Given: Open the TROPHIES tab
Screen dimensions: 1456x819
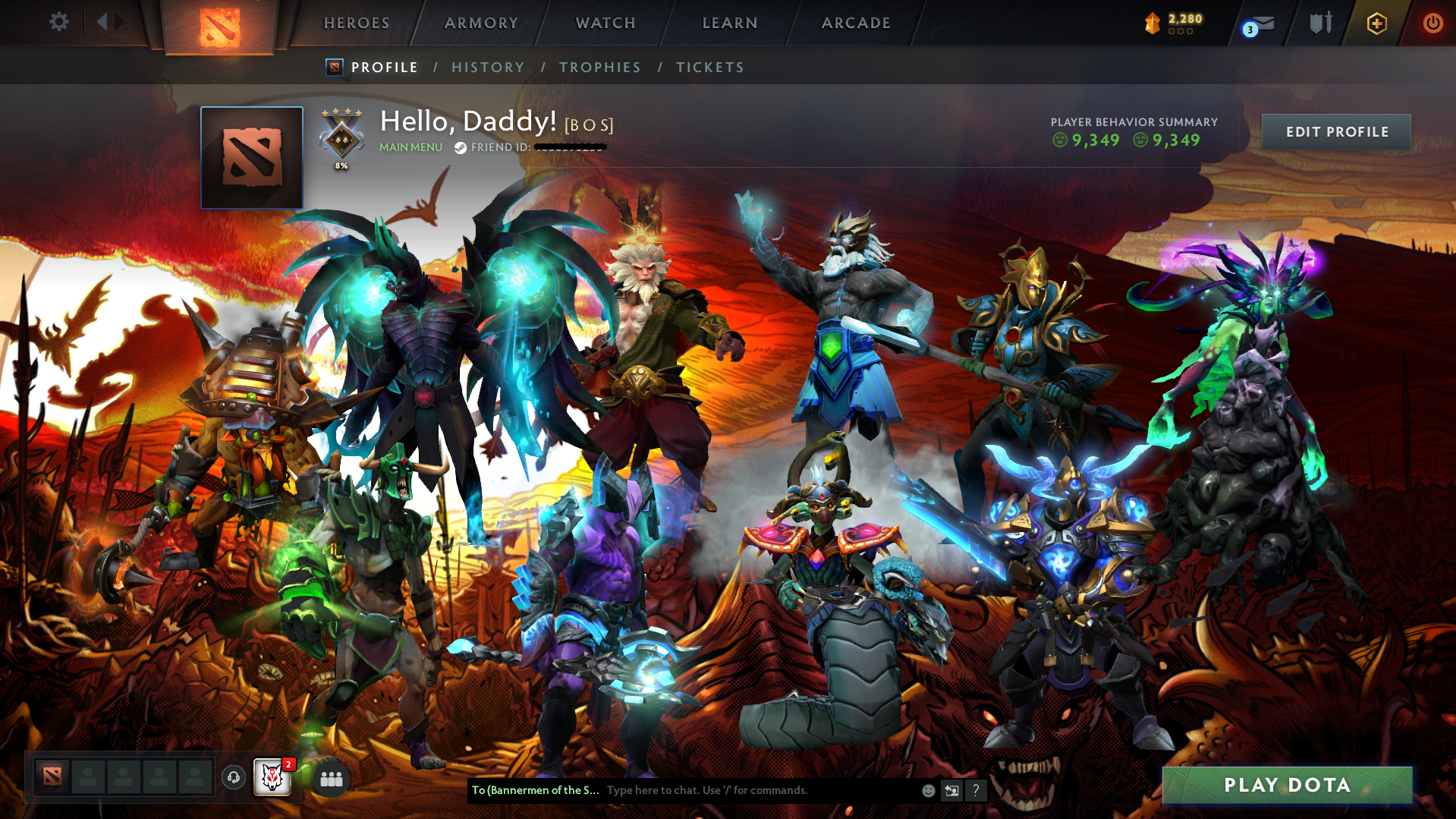Looking at the screenshot, I should pyautogui.click(x=599, y=67).
